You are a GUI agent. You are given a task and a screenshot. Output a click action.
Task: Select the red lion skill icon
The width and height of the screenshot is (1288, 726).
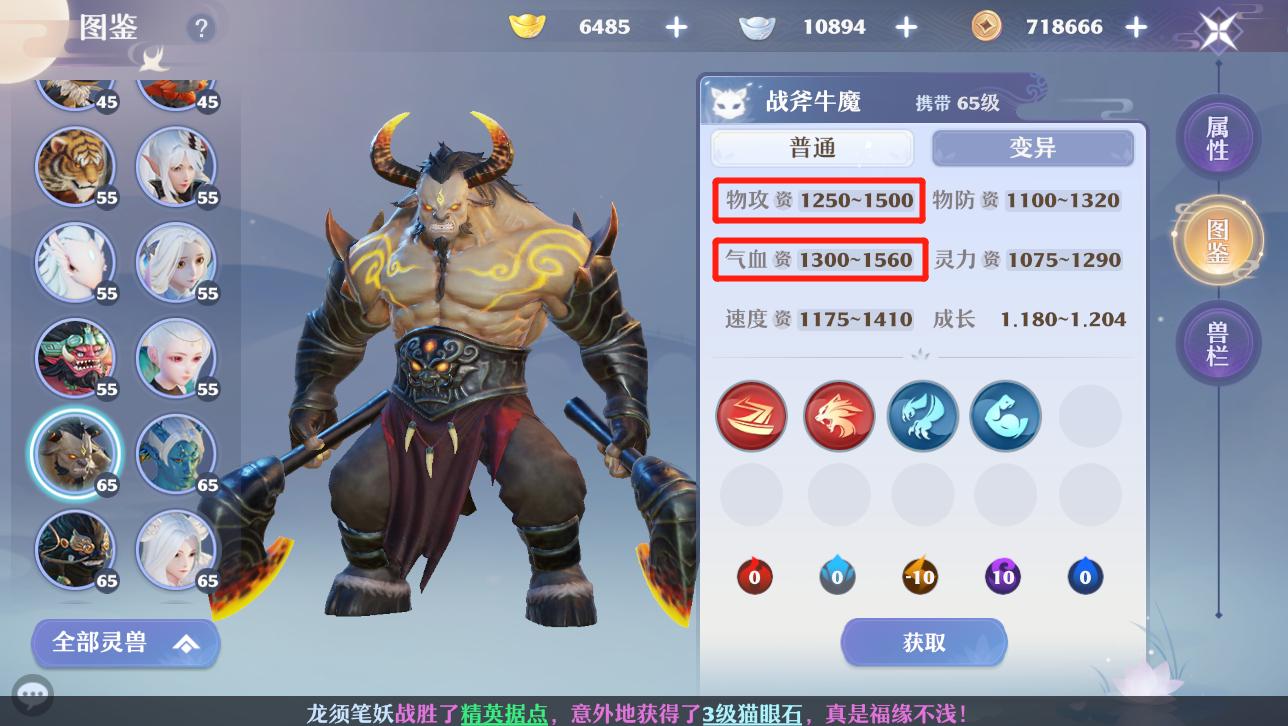point(838,416)
